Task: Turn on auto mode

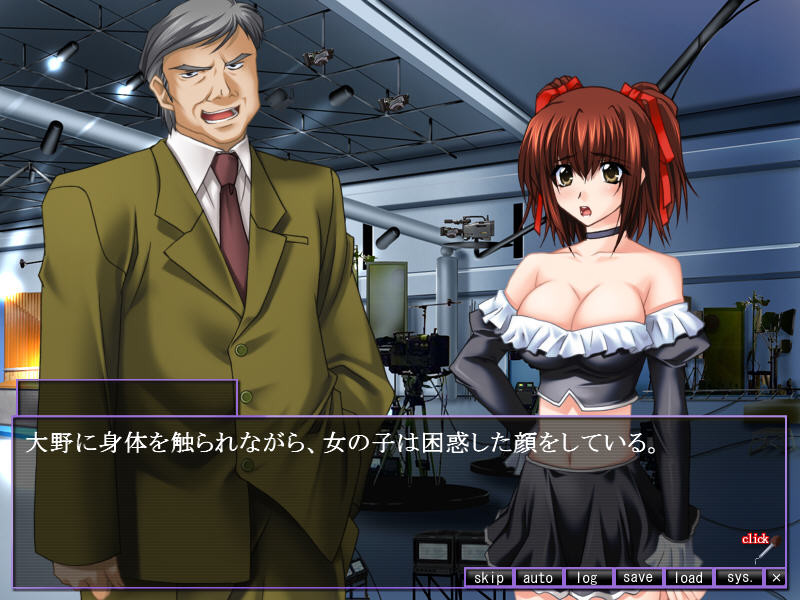Action: pyautogui.click(x=538, y=578)
